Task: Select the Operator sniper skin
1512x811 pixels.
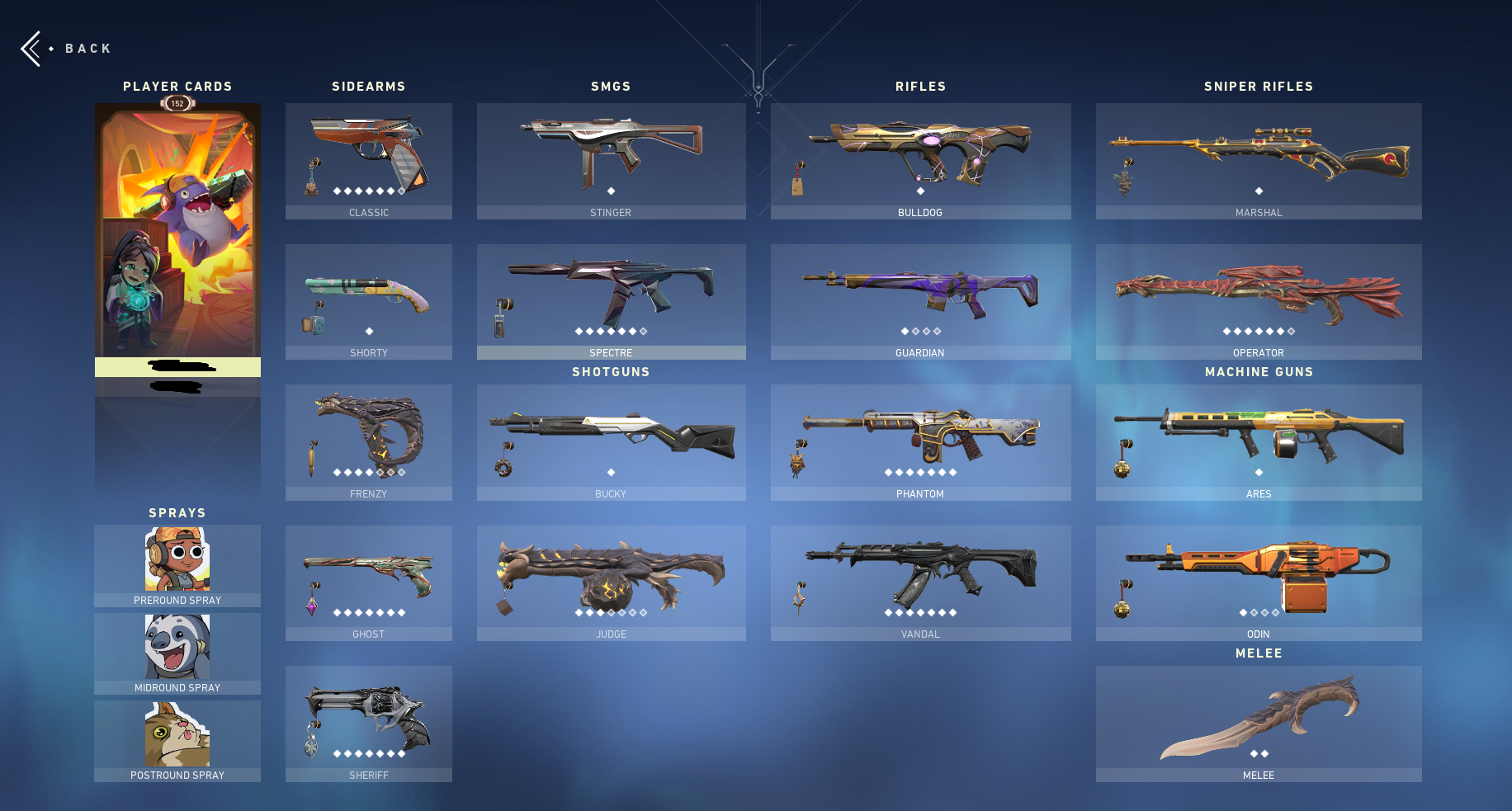Action: [x=1258, y=301]
